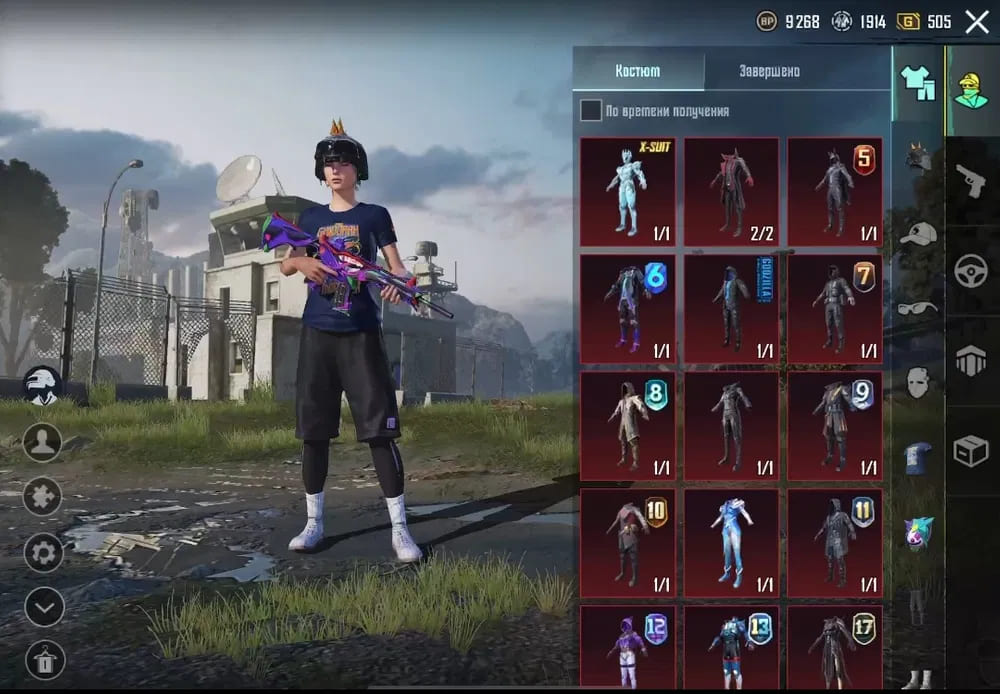
Task: Show the glasses accessory category
Action: coord(917,308)
